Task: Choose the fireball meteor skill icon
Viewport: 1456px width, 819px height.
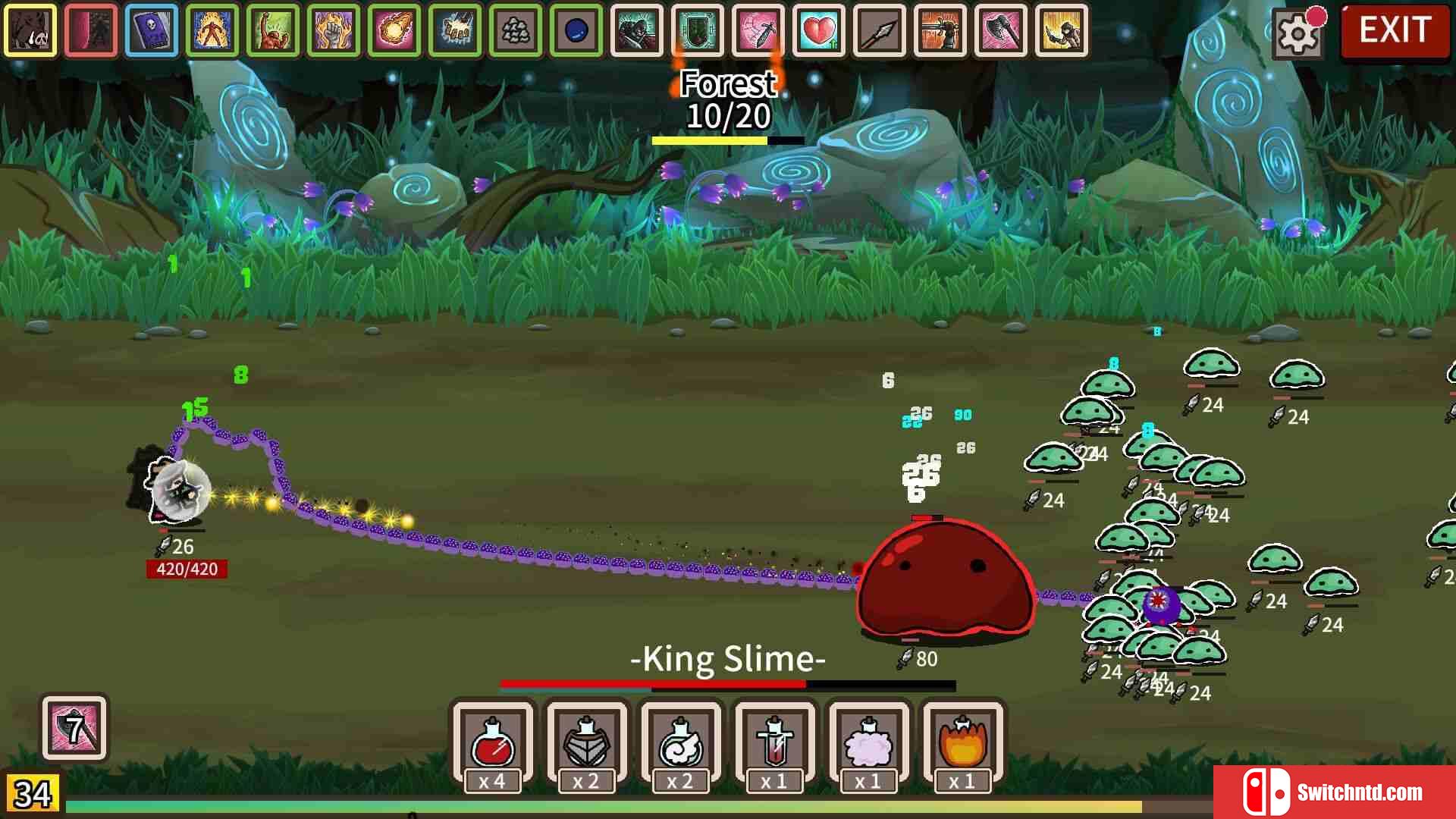Action: [x=394, y=31]
